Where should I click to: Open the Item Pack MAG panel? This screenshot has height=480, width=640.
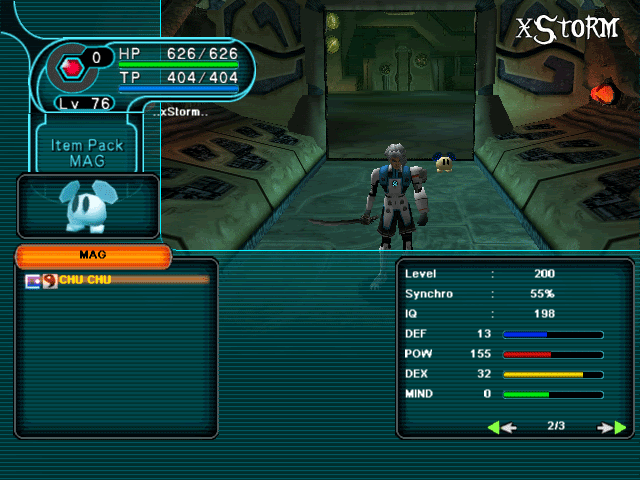coord(87,152)
